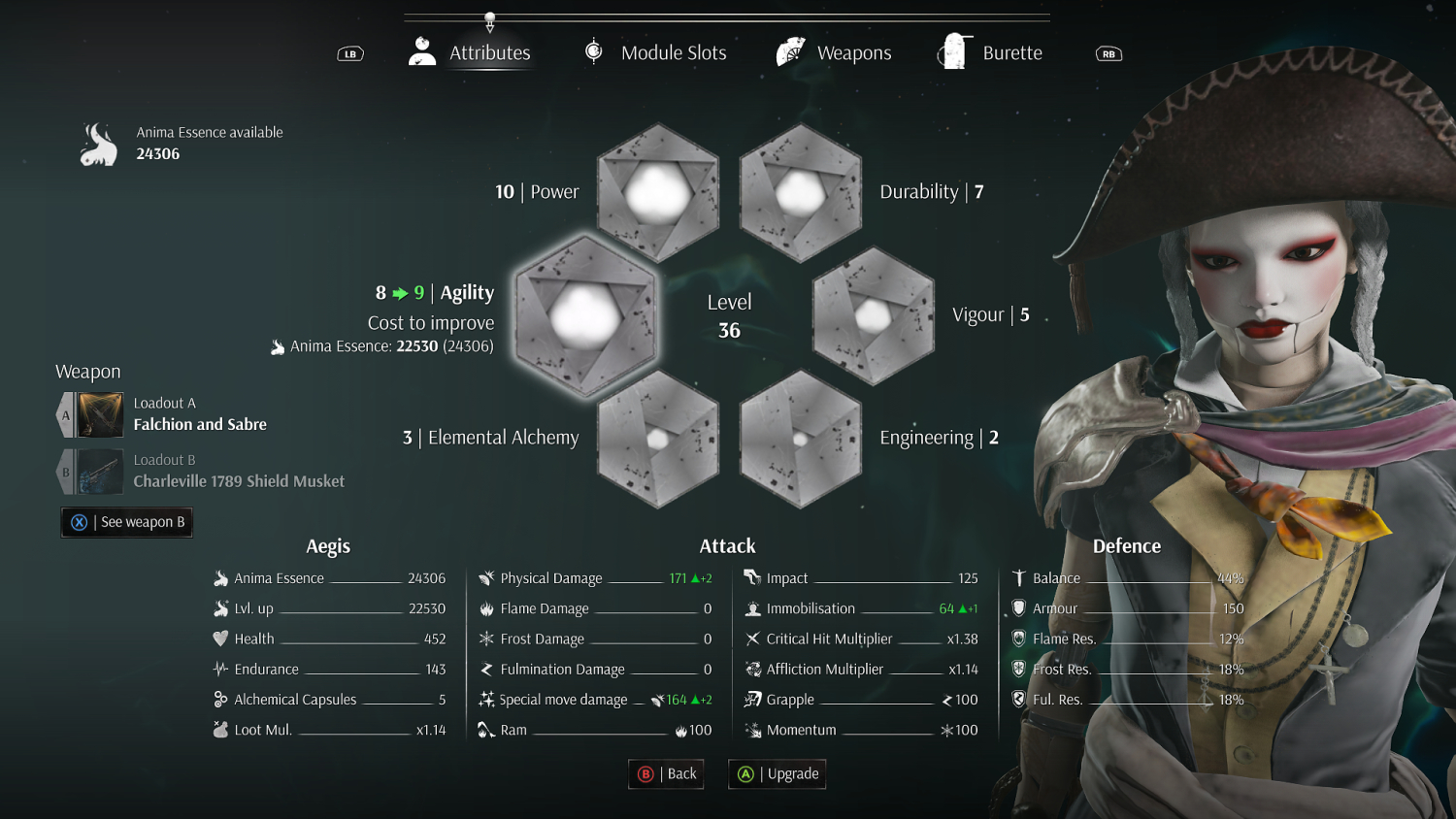Image resolution: width=1456 pixels, height=819 pixels.
Task: Choose the Engineering attribute hexagon
Action: (801, 439)
